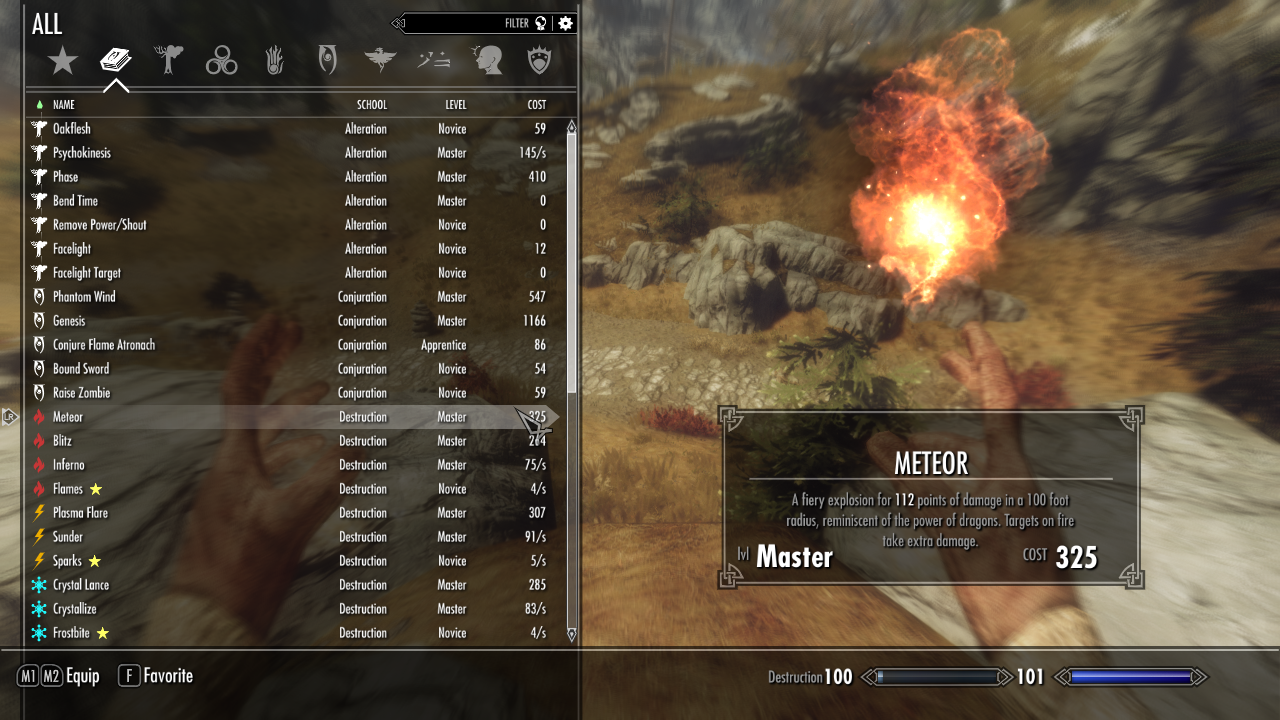This screenshot has width=1280, height=720.
Task: Open the shield-shaped category tab
Action: pos(540,62)
